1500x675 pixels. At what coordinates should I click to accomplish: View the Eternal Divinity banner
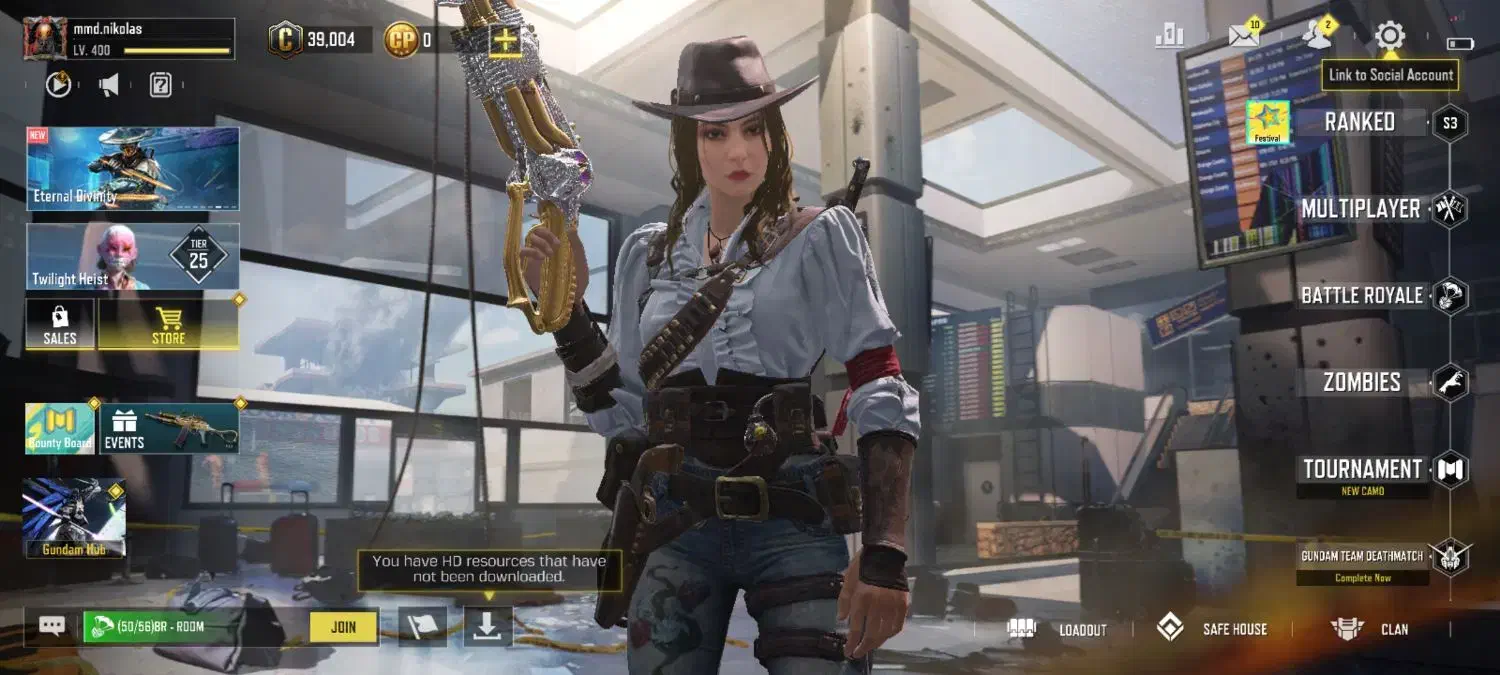click(x=133, y=168)
